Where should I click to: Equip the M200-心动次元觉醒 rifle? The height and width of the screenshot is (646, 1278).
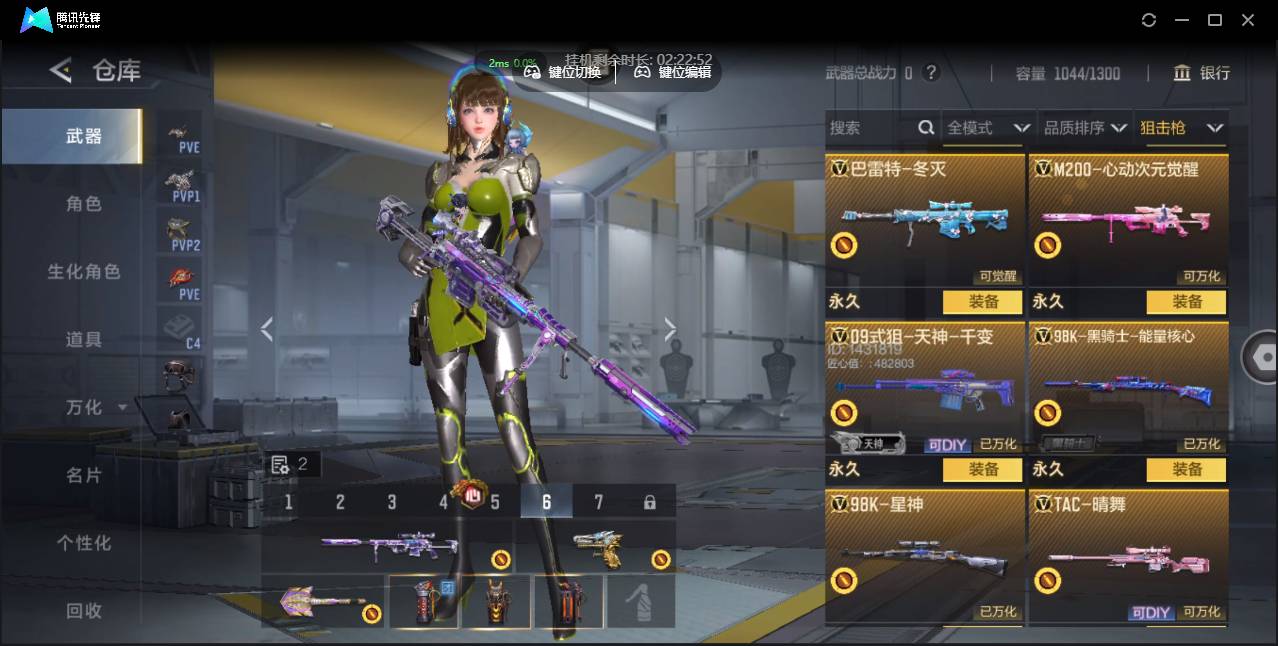pos(1186,302)
